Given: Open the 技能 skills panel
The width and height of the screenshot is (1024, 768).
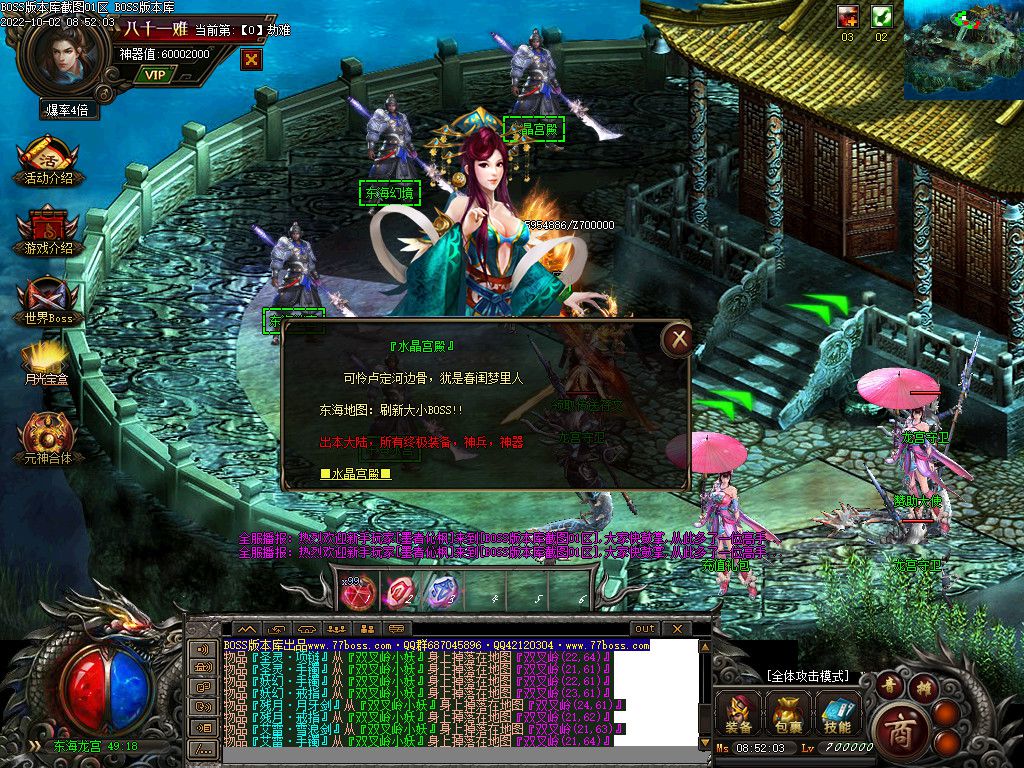Looking at the screenshot, I should pos(838,714).
